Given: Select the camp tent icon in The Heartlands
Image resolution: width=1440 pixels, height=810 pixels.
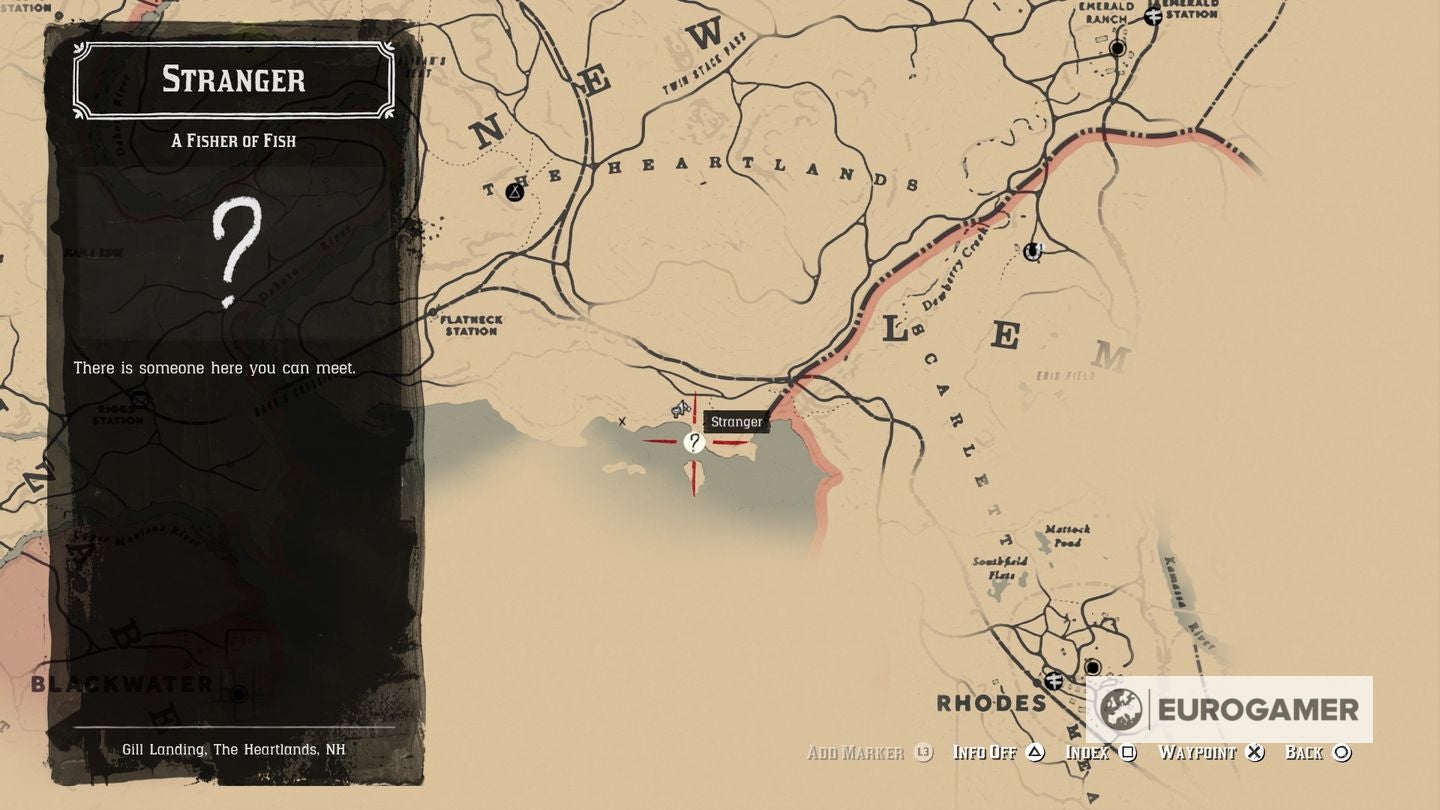Looking at the screenshot, I should 514,193.
